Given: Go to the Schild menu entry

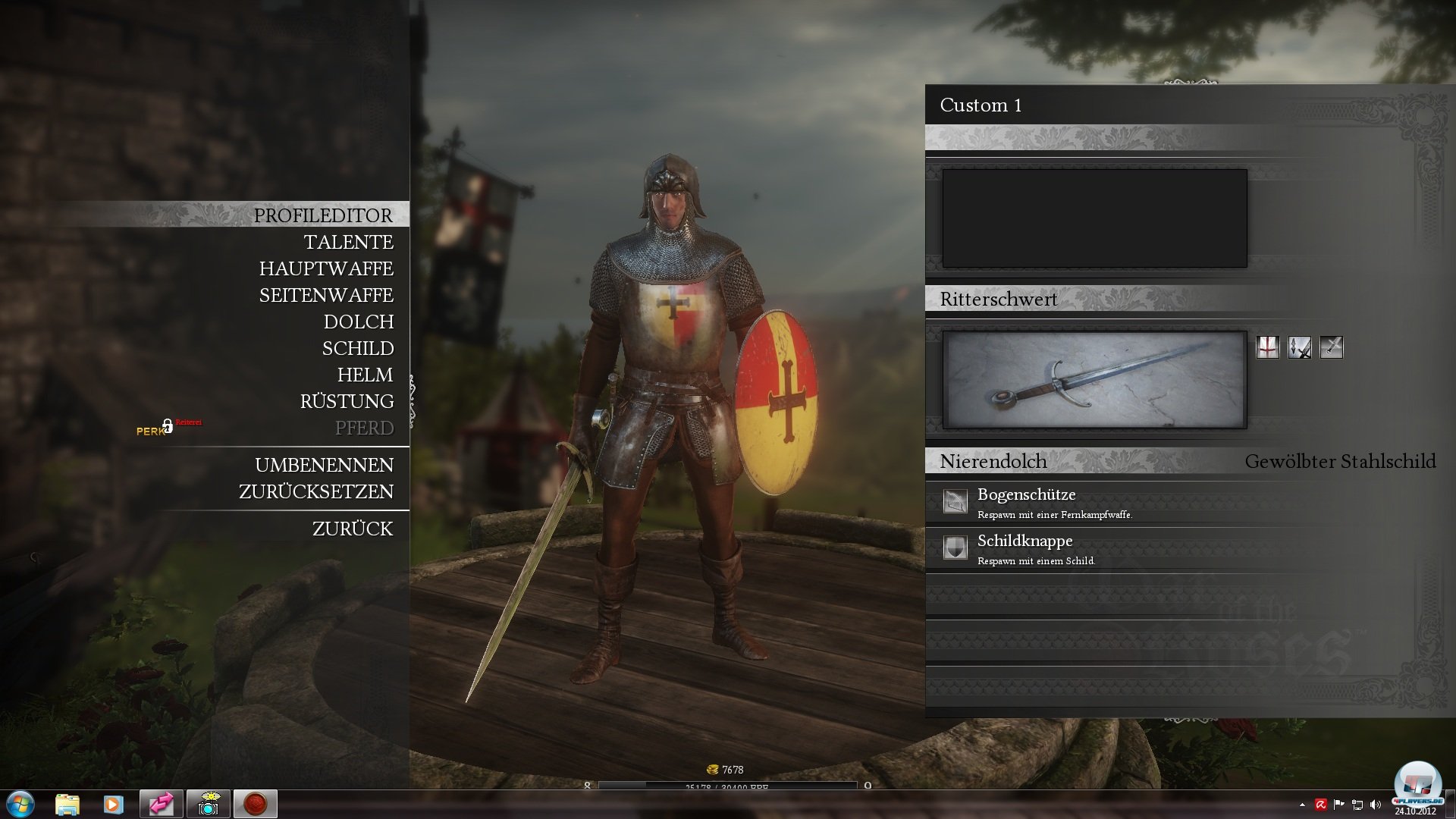Looking at the screenshot, I should (357, 348).
